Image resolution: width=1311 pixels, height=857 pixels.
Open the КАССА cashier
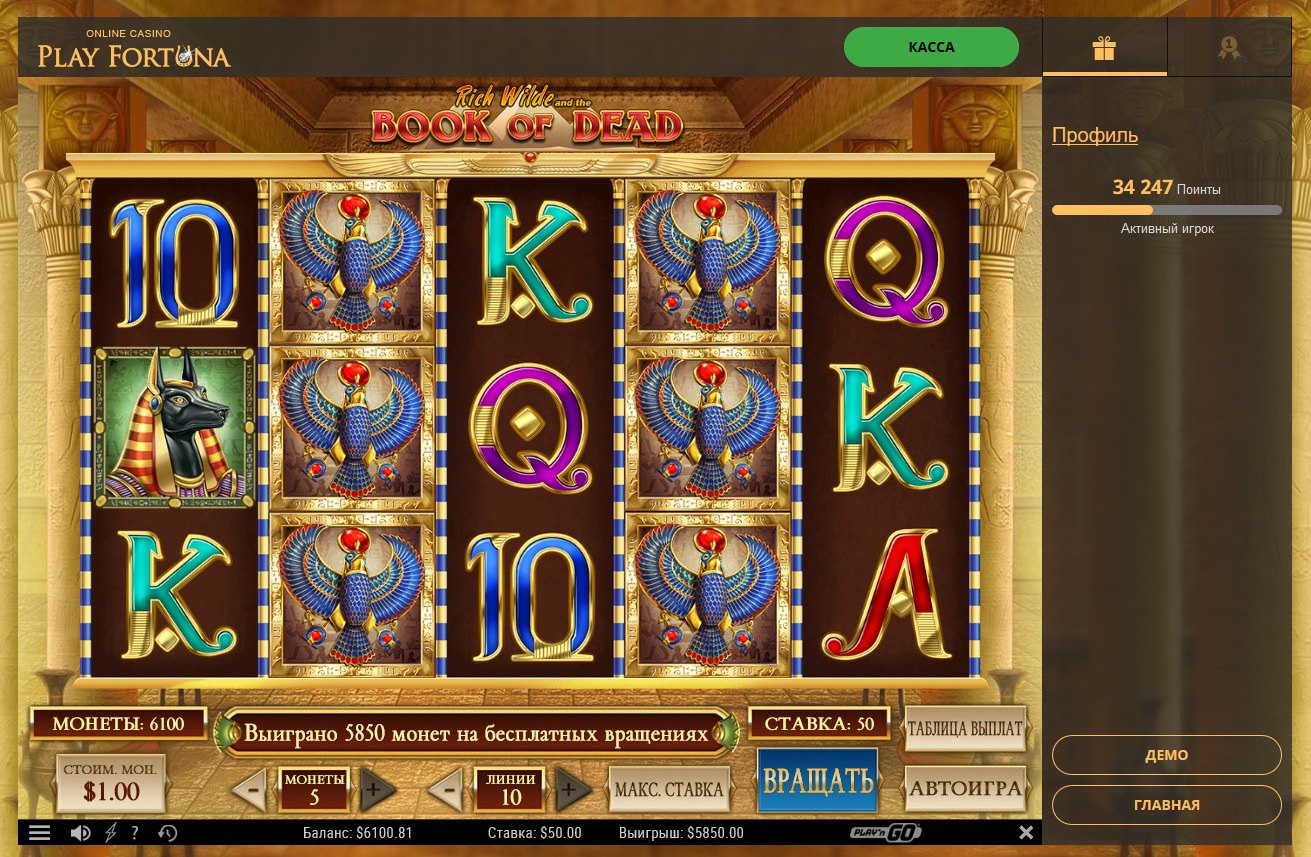(x=931, y=47)
